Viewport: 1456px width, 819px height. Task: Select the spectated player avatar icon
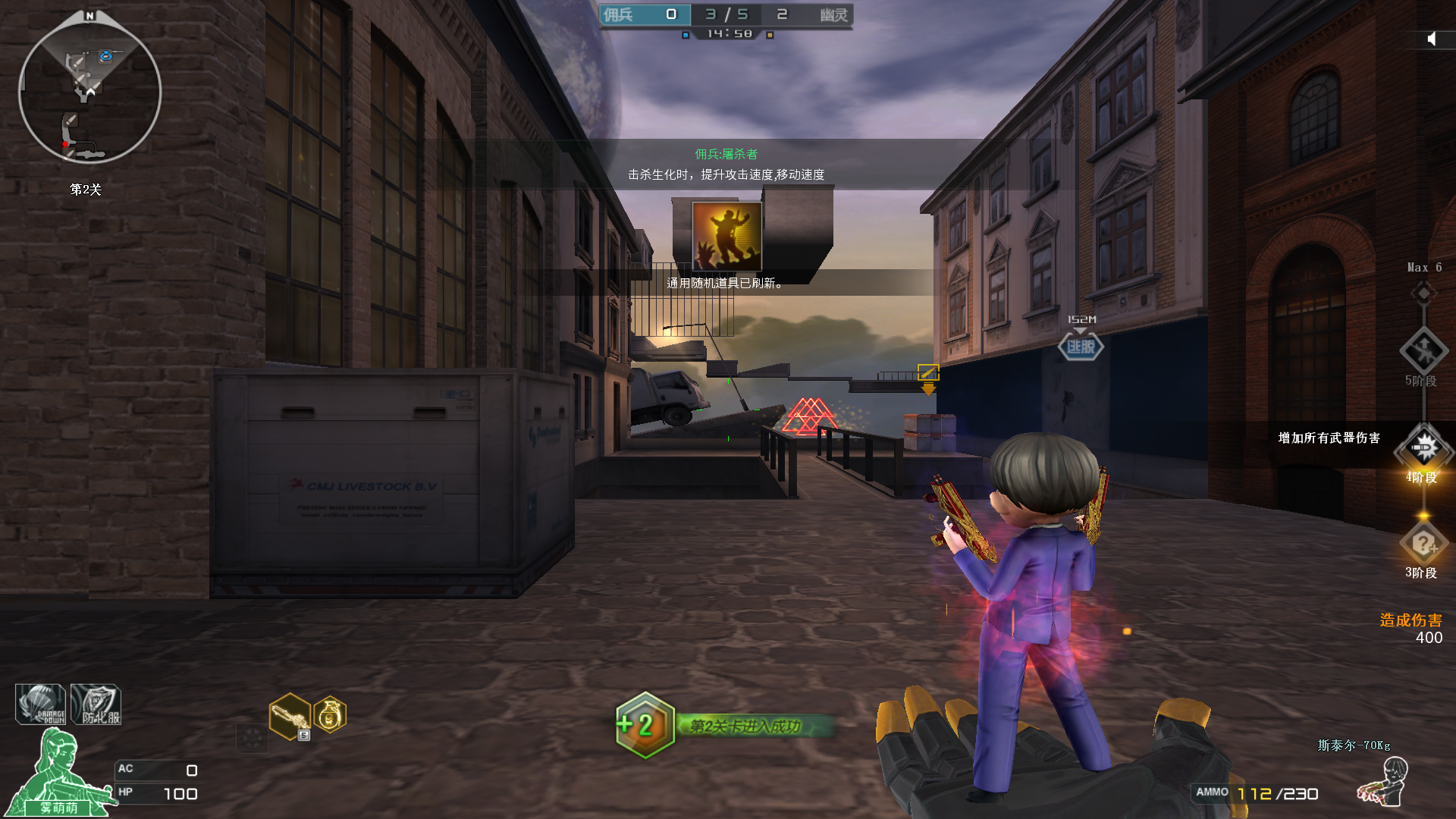tap(1384, 781)
